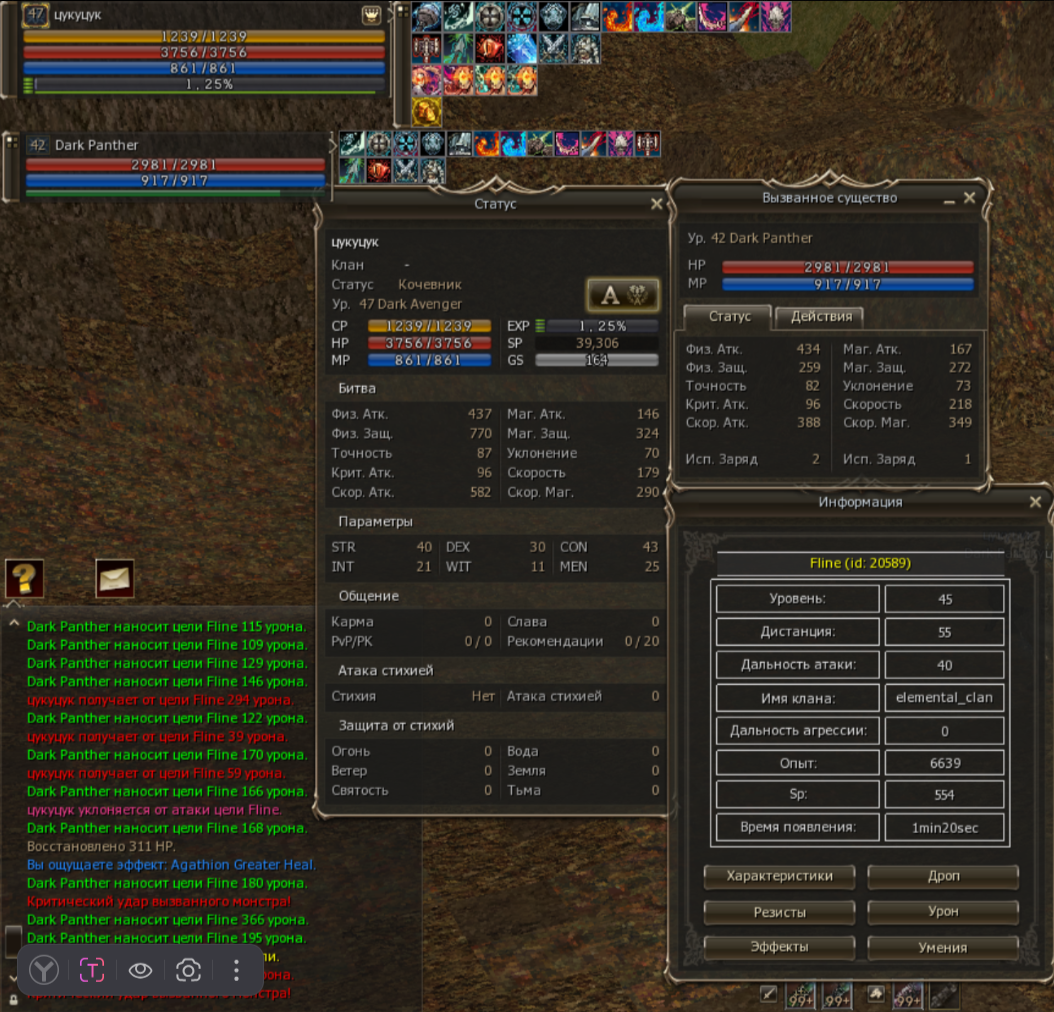The height and width of the screenshot is (1012, 1054).
Task: Open the Урон details
Action: pyautogui.click(x=943, y=912)
